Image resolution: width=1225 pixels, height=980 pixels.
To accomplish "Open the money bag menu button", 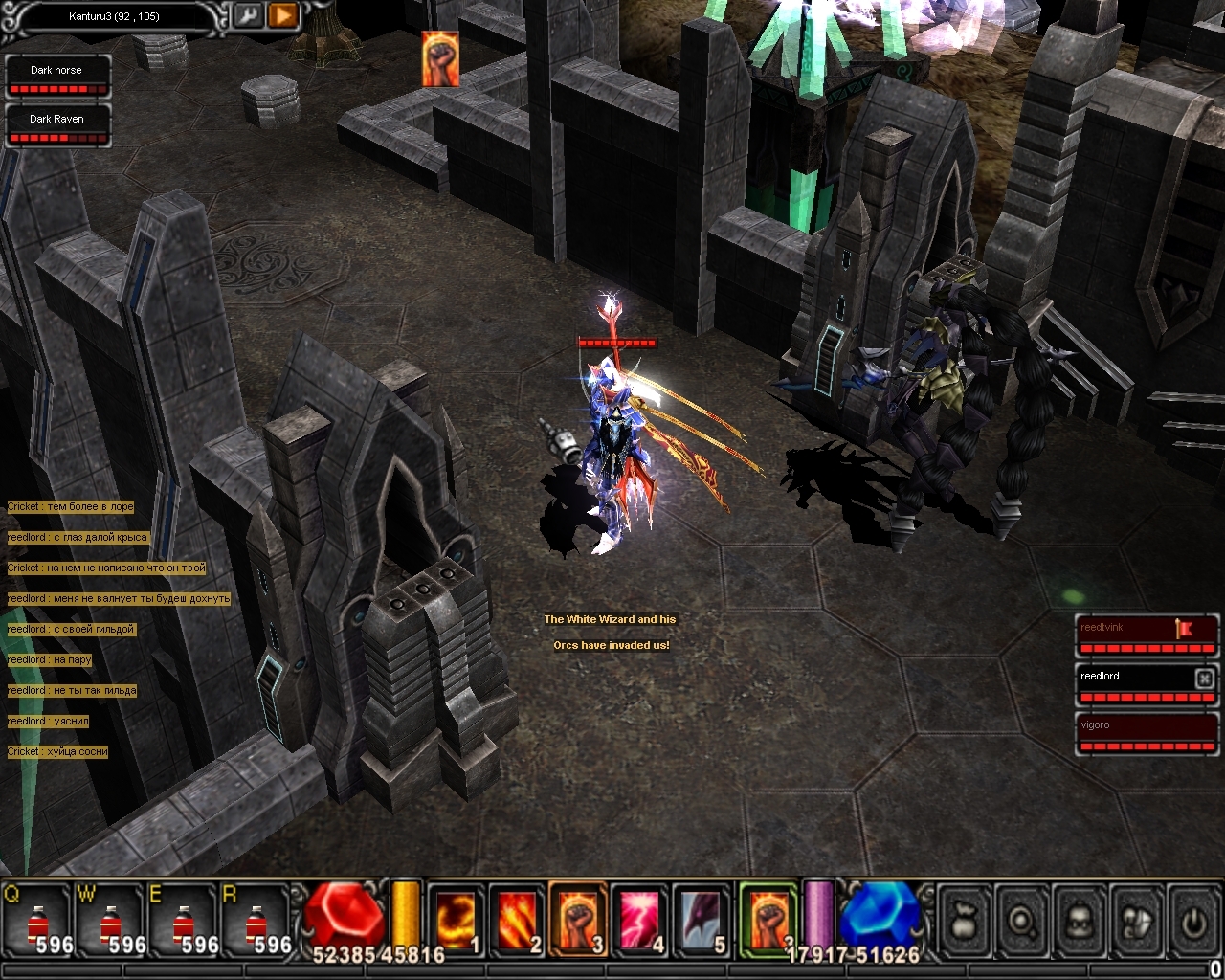I will click(964, 921).
